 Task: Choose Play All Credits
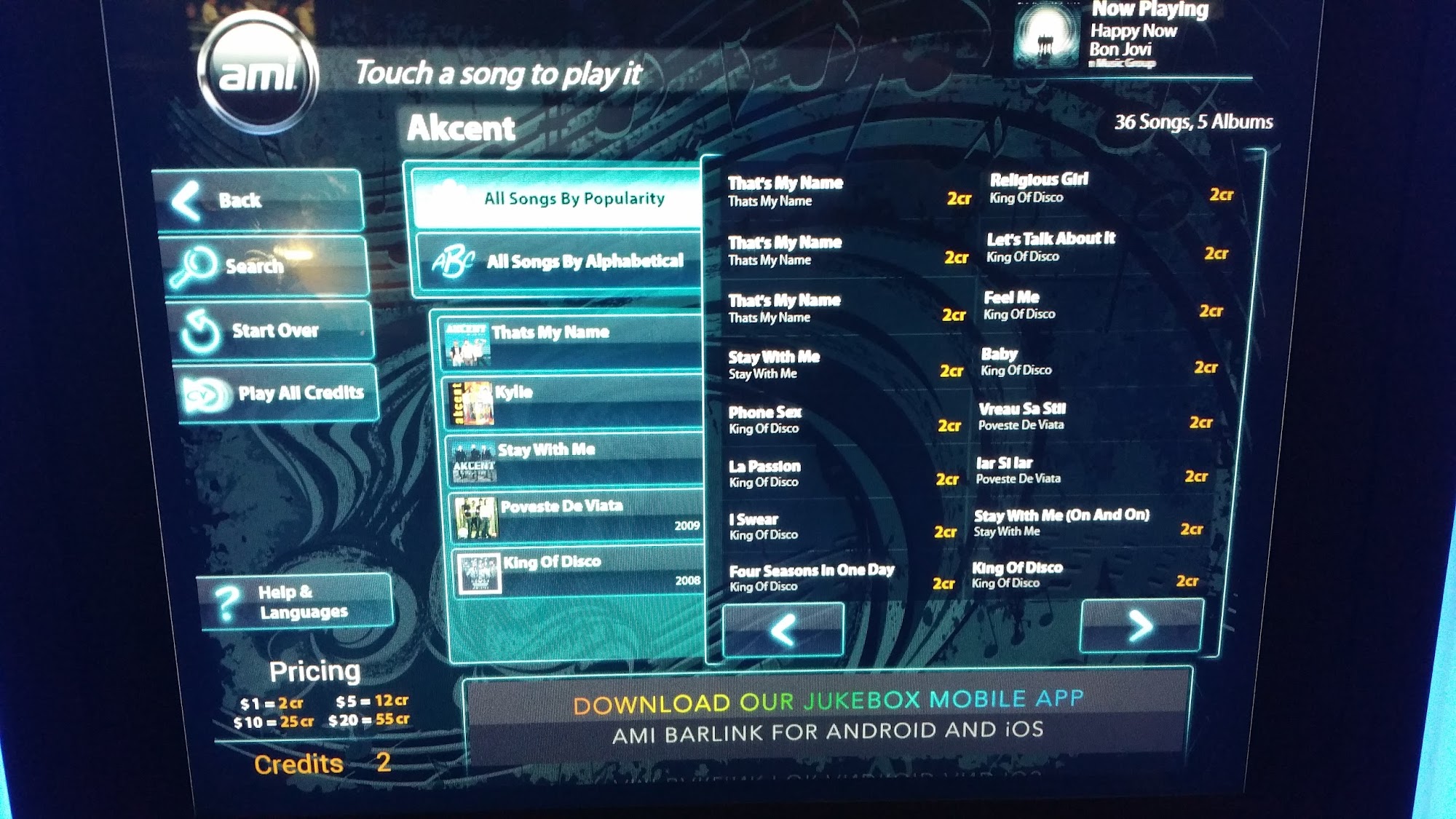point(280,393)
